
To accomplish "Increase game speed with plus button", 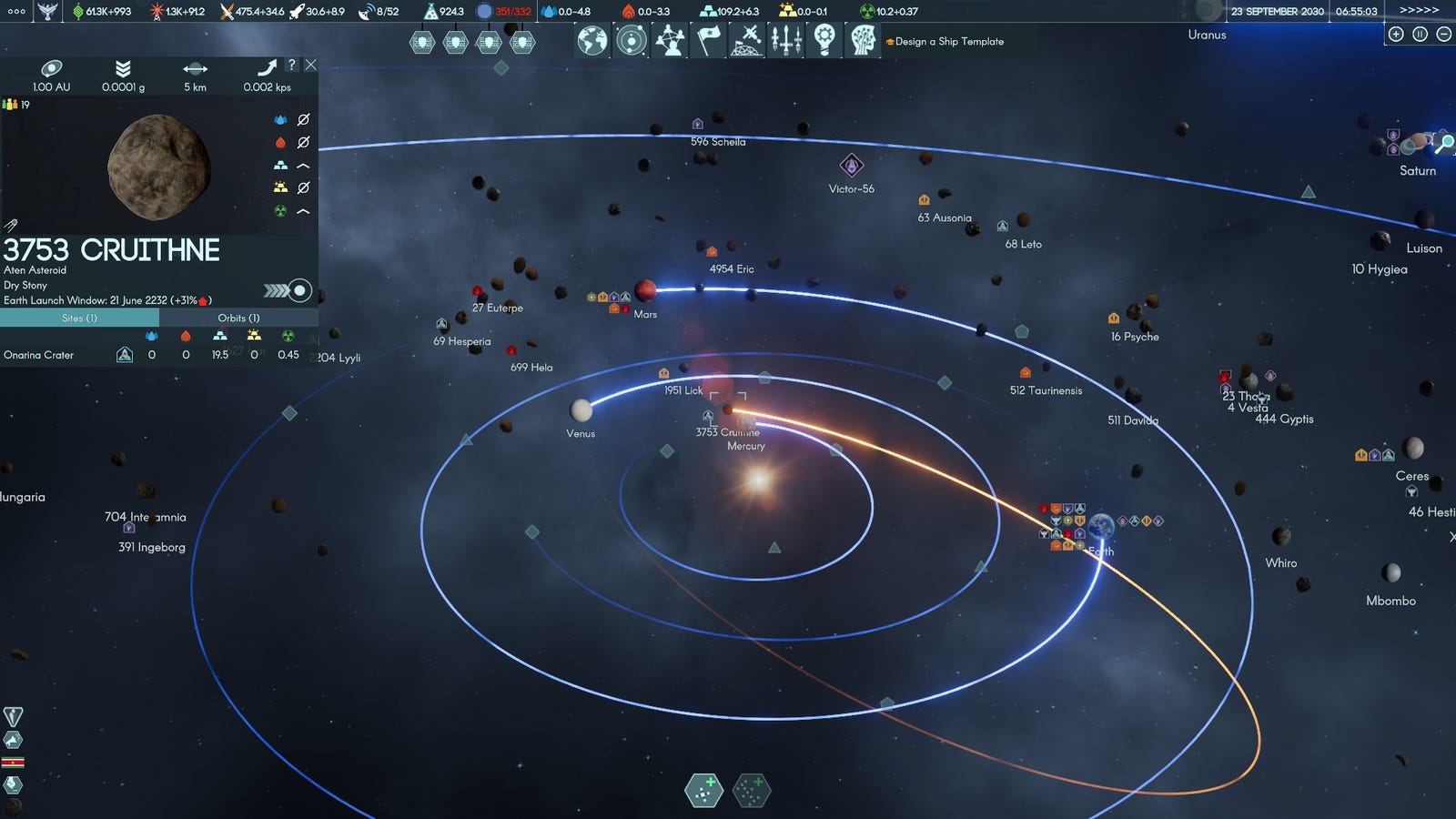I will 1396,35.
